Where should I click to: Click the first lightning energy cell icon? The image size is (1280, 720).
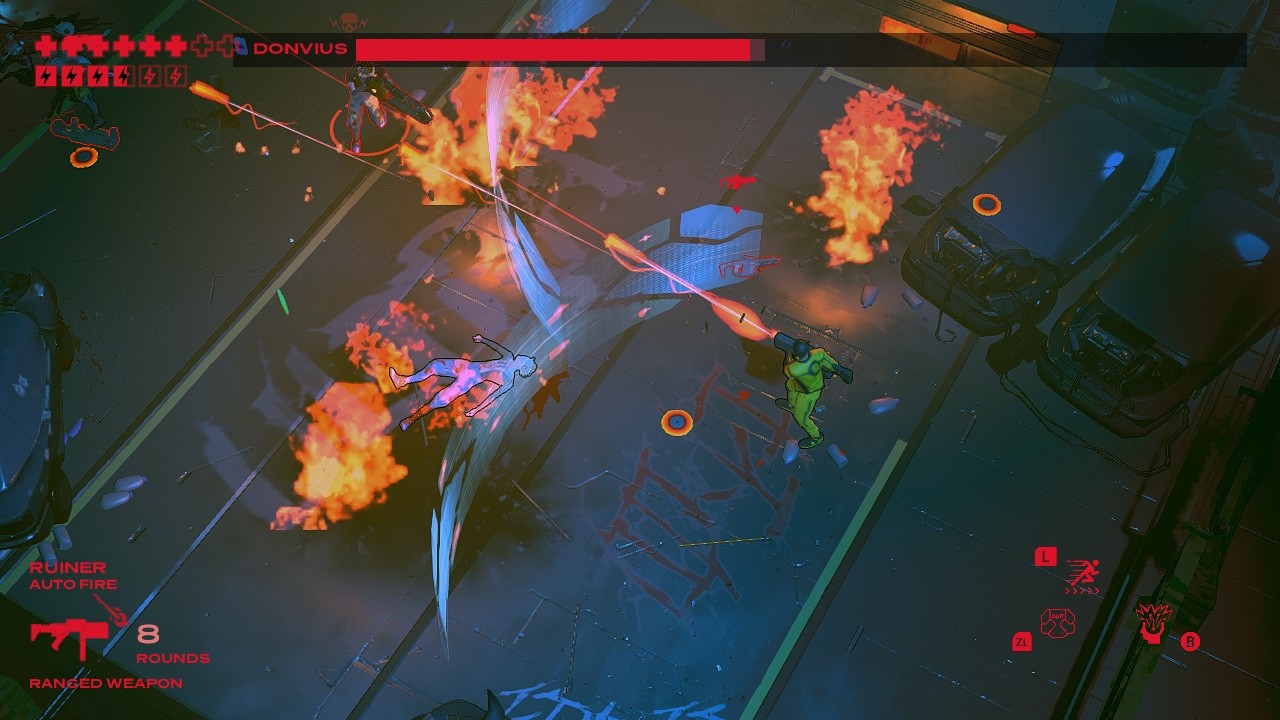[x=46, y=75]
